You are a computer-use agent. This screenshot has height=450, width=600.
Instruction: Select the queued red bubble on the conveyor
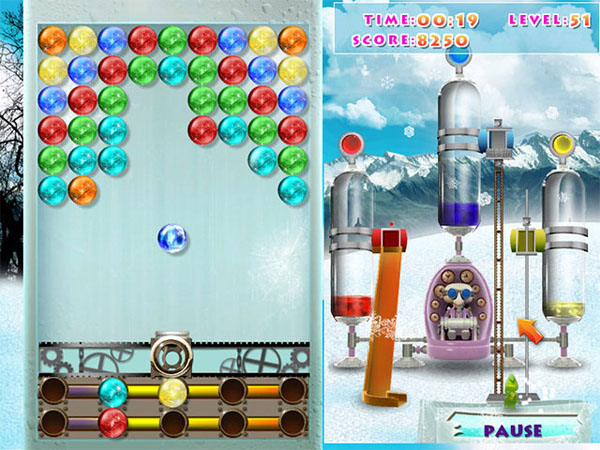(x=113, y=422)
